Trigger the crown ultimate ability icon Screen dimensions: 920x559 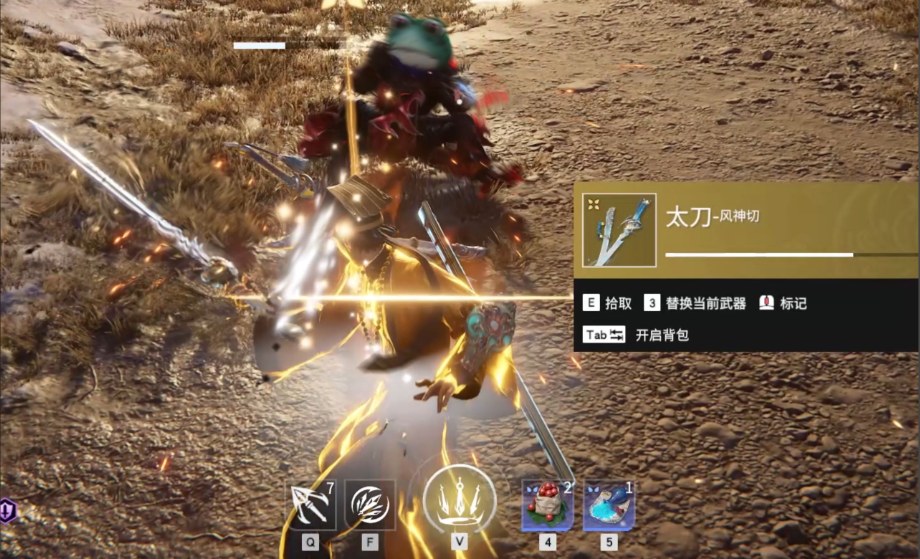click(459, 495)
